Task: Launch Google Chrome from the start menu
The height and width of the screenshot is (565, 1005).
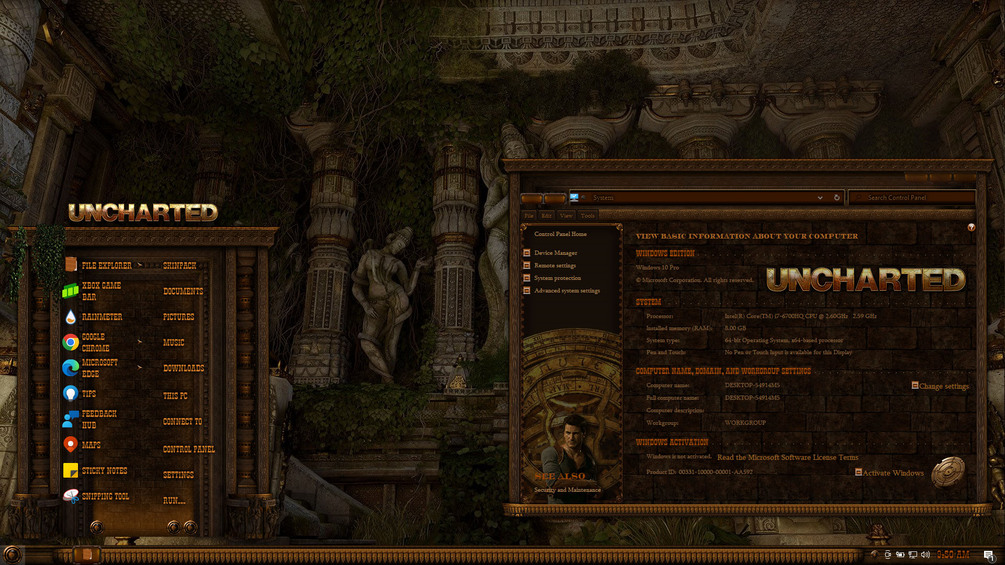Action: [x=93, y=342]
